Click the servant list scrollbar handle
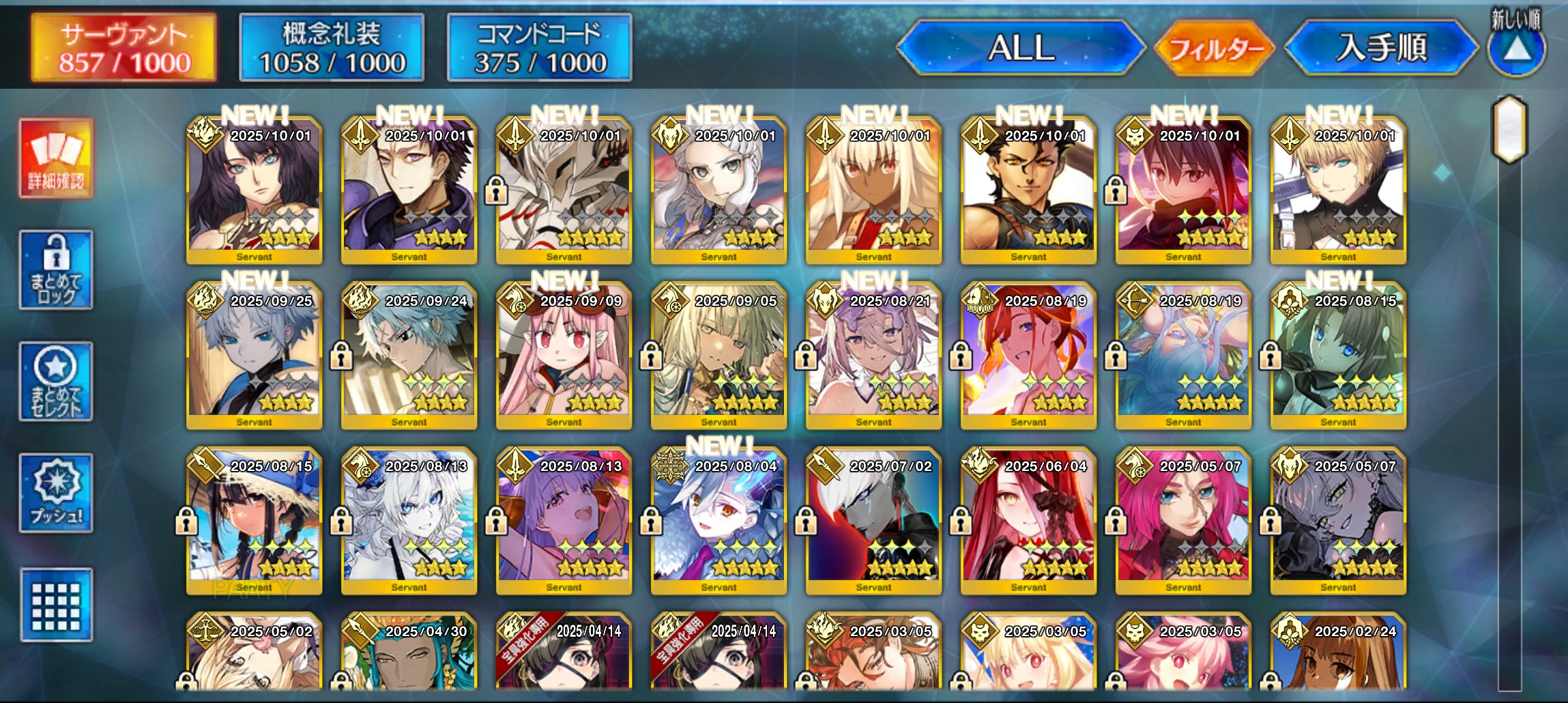This screenshot has width=1568, height=703. [1509, 130]
